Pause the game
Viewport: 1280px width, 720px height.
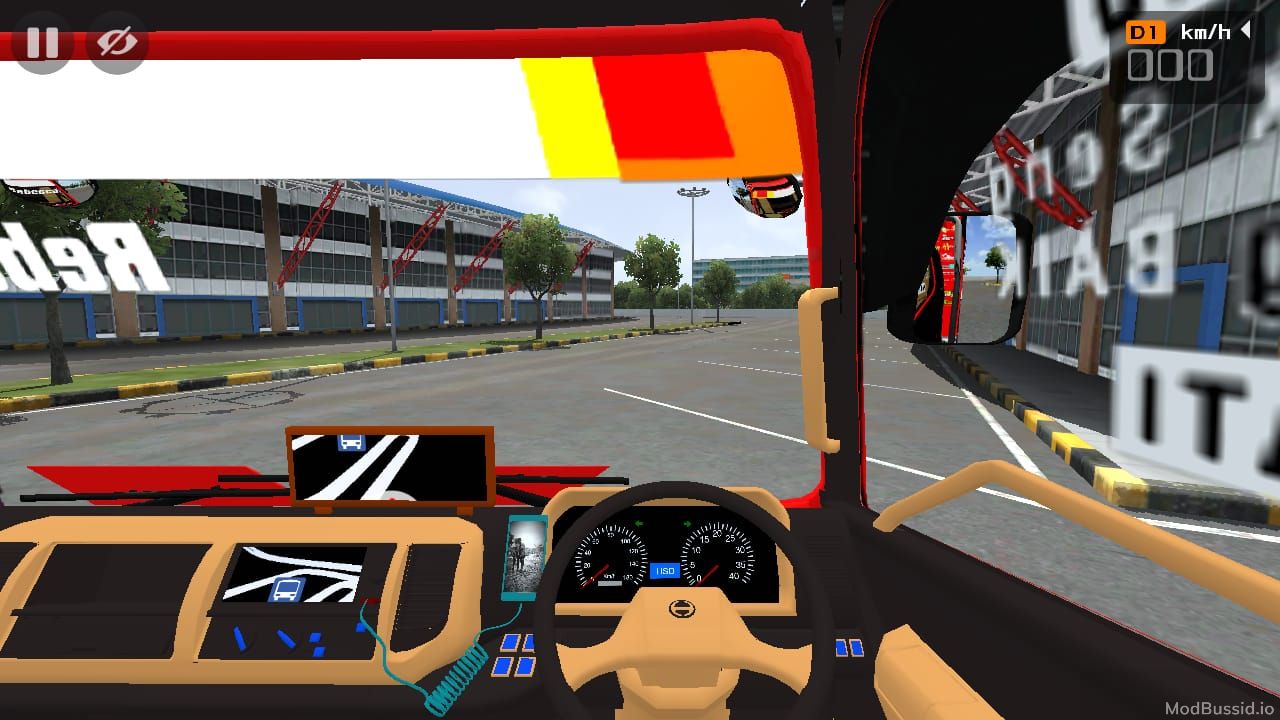42,43
